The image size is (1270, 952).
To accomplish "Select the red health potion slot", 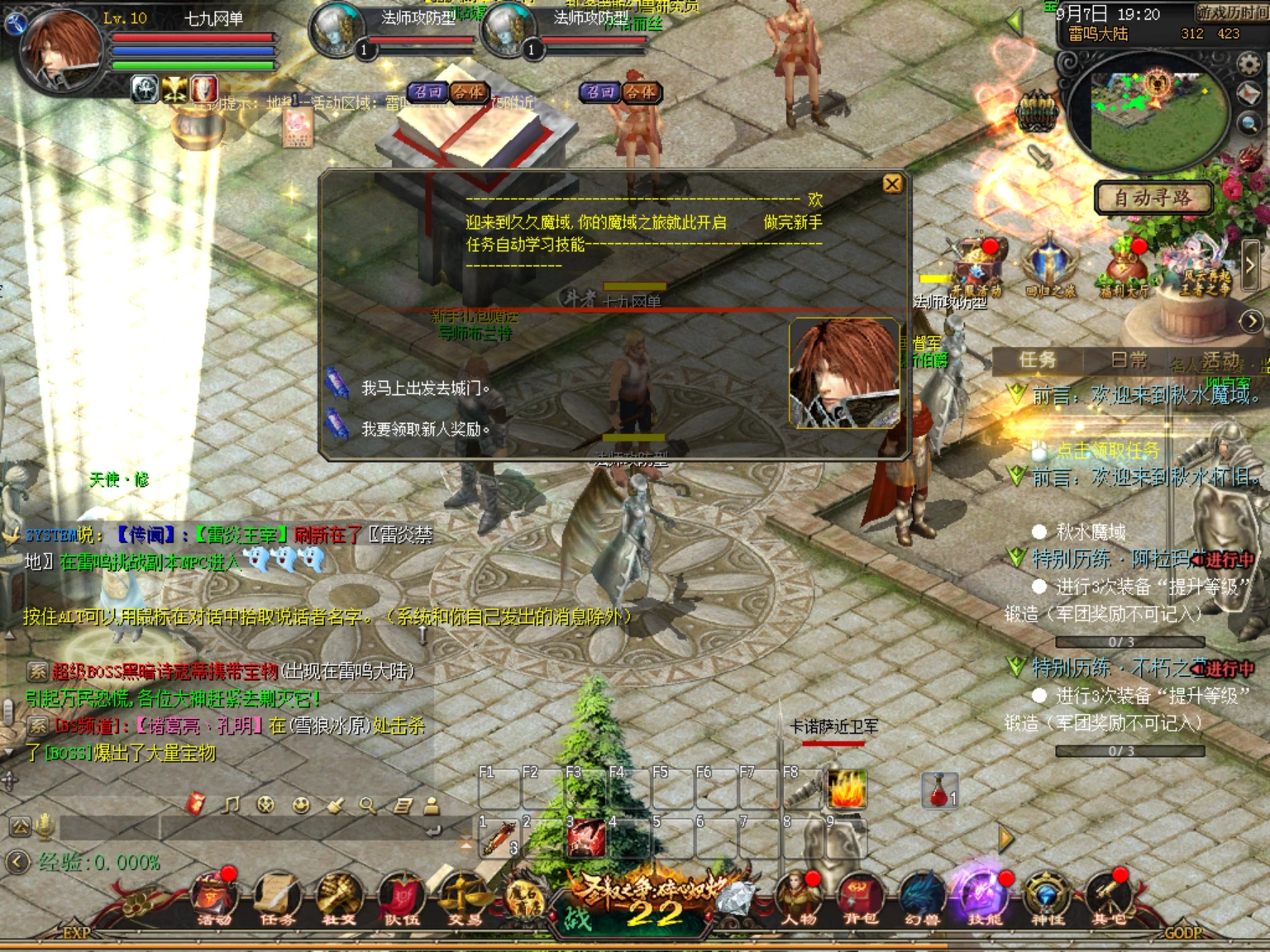I will [940, 790].
